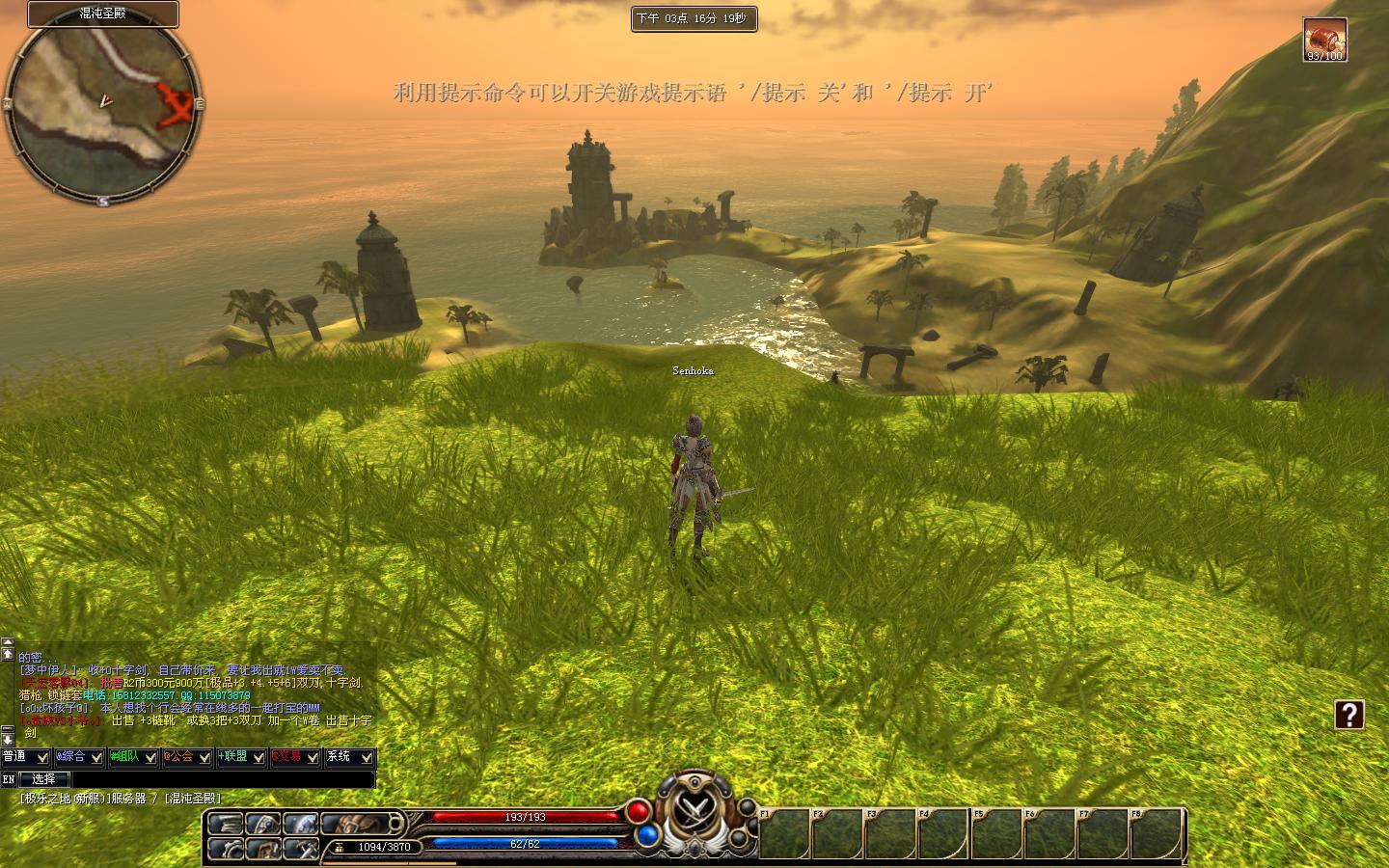This screenshot has height=868, width=1389.
Task: Toggle the 交易 trade chat filter
Action: click(x=294, y=757)
